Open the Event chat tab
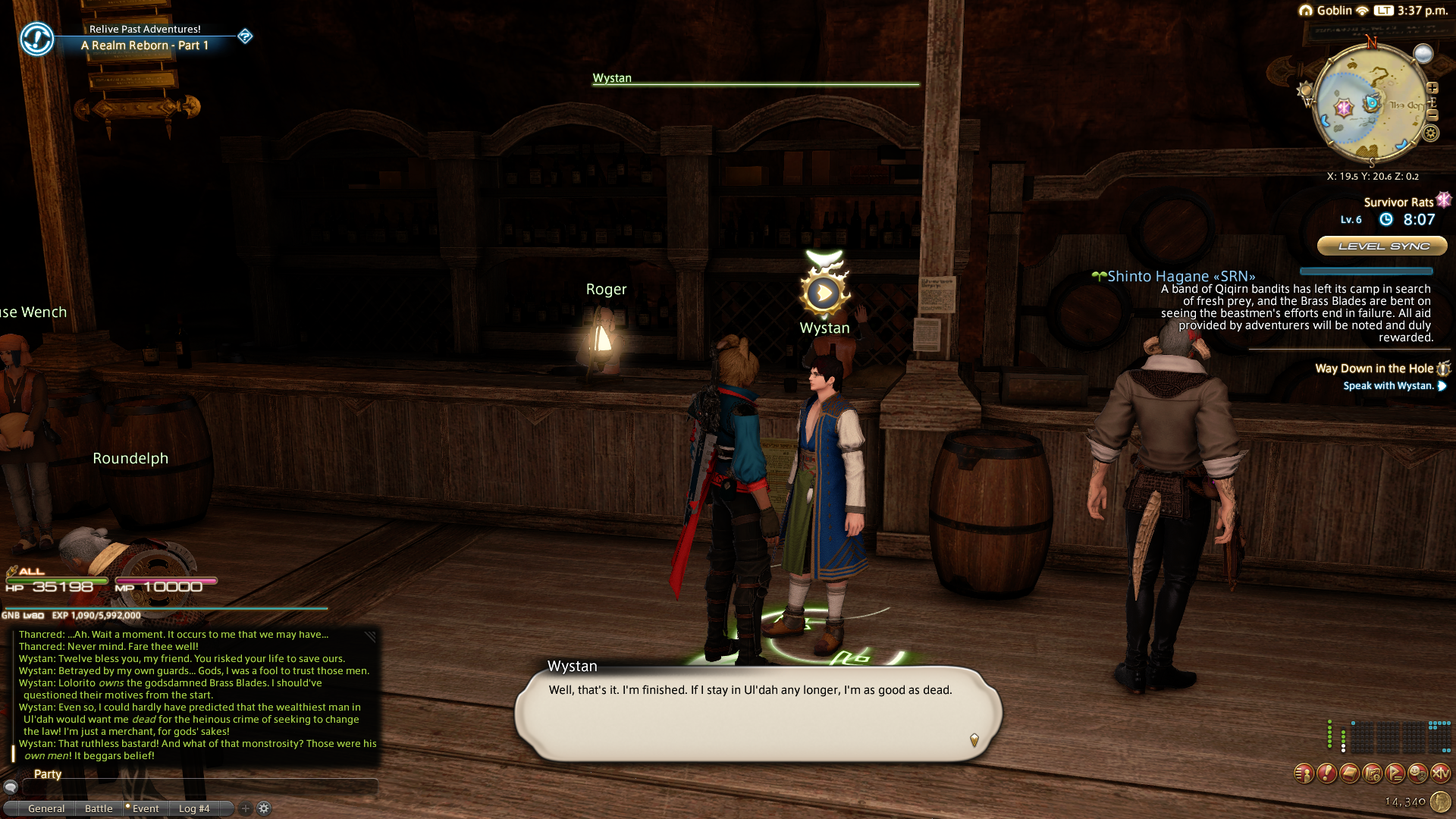Viewport: 1456px width, 819px height. pos(145,808)
